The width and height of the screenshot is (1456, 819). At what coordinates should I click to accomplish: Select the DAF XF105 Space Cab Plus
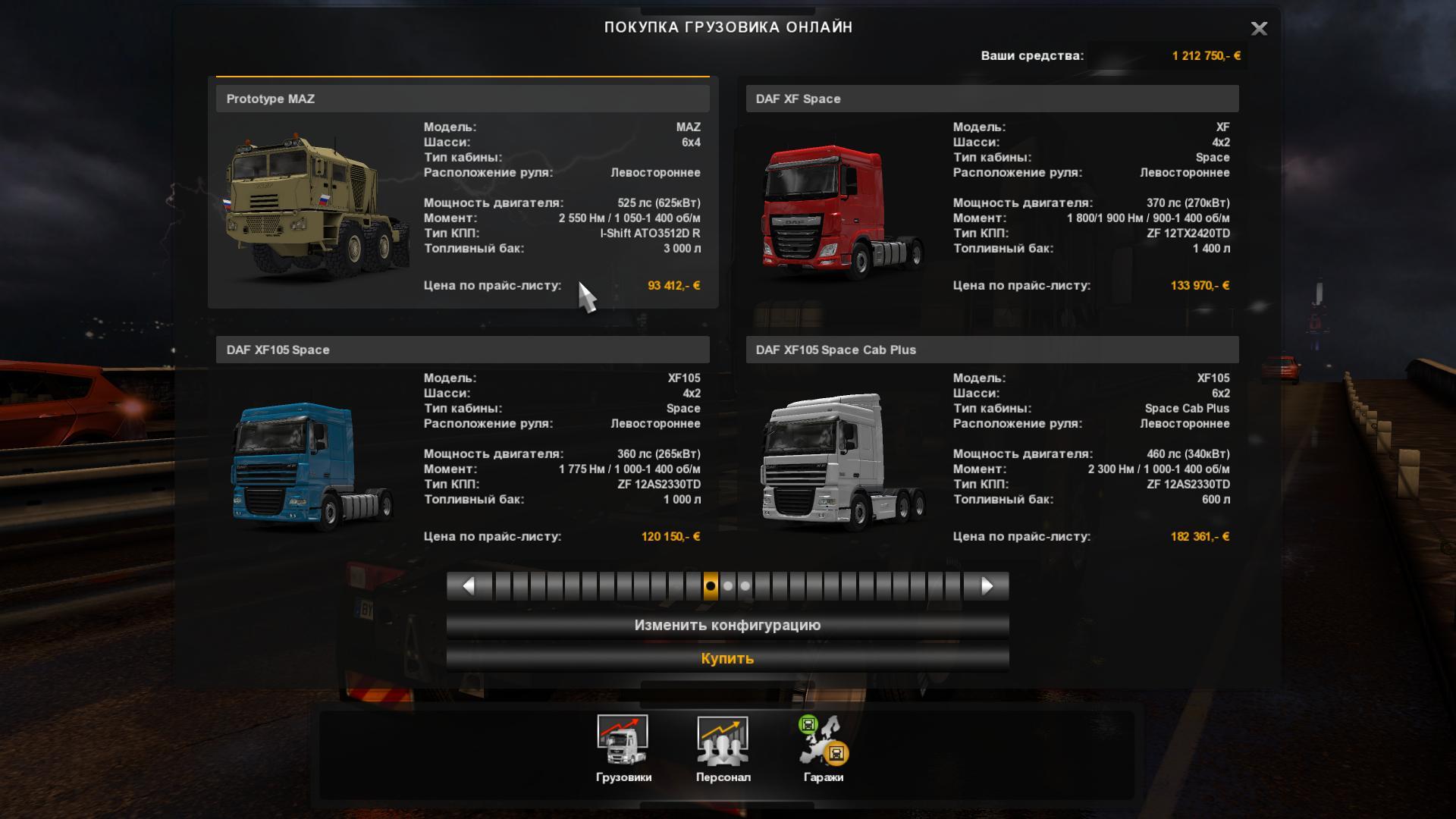pyautogui.click(x=992, y=447)
